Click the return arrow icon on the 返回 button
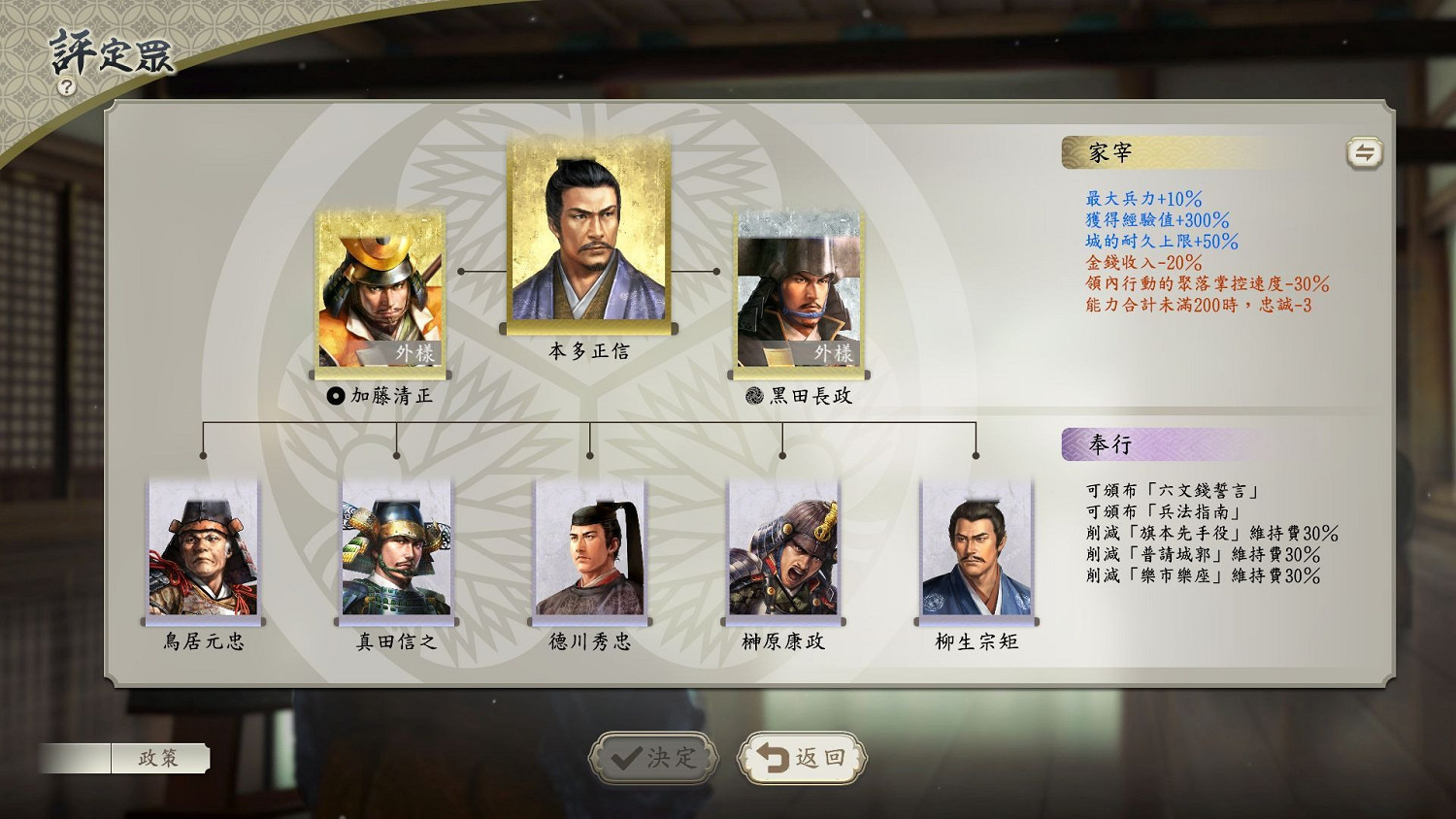 (772, 756)
